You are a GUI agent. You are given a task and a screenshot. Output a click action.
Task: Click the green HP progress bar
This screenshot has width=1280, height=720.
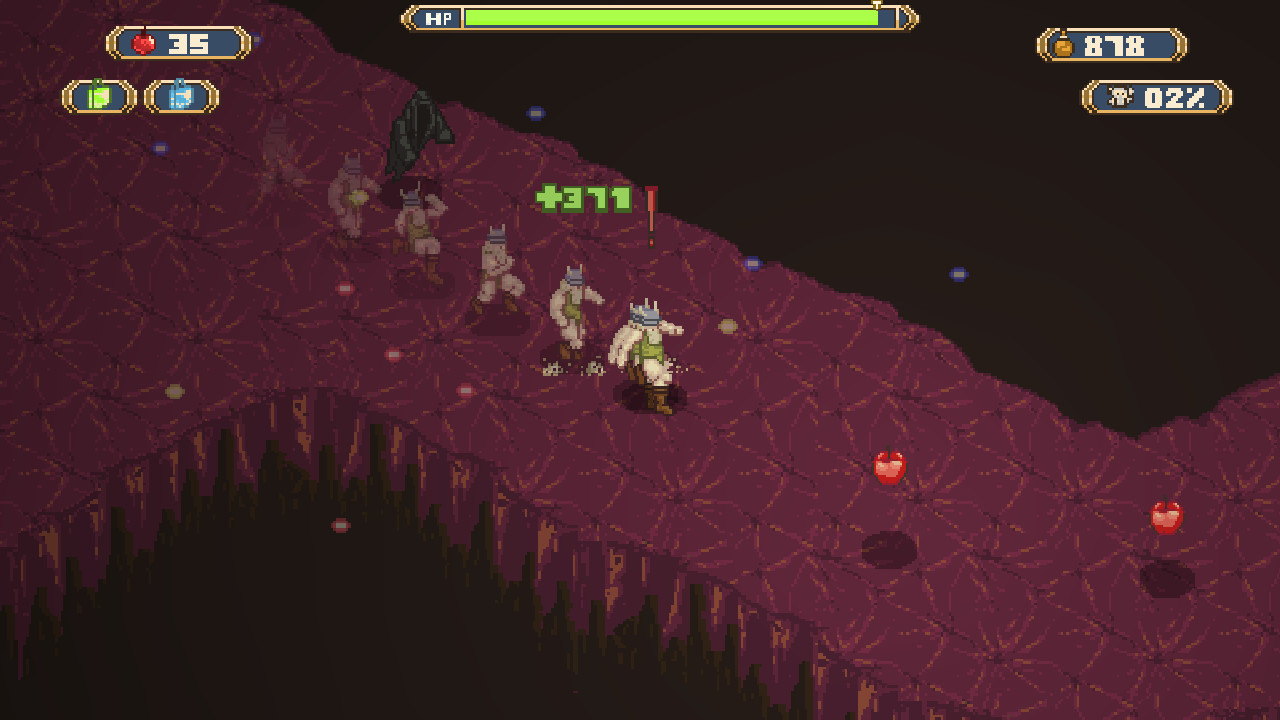[x=670, y=17]
